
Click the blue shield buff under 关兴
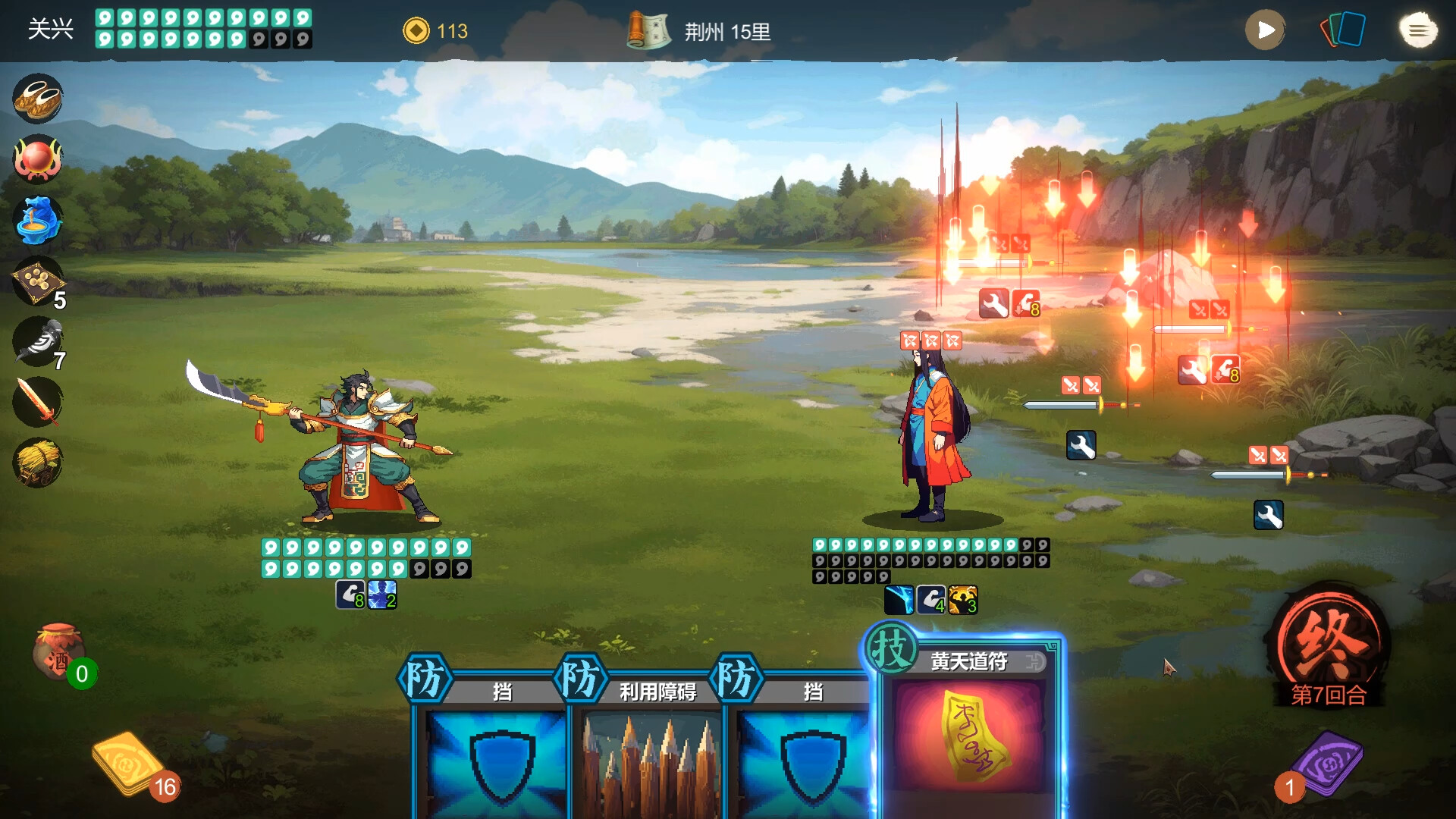381,598
